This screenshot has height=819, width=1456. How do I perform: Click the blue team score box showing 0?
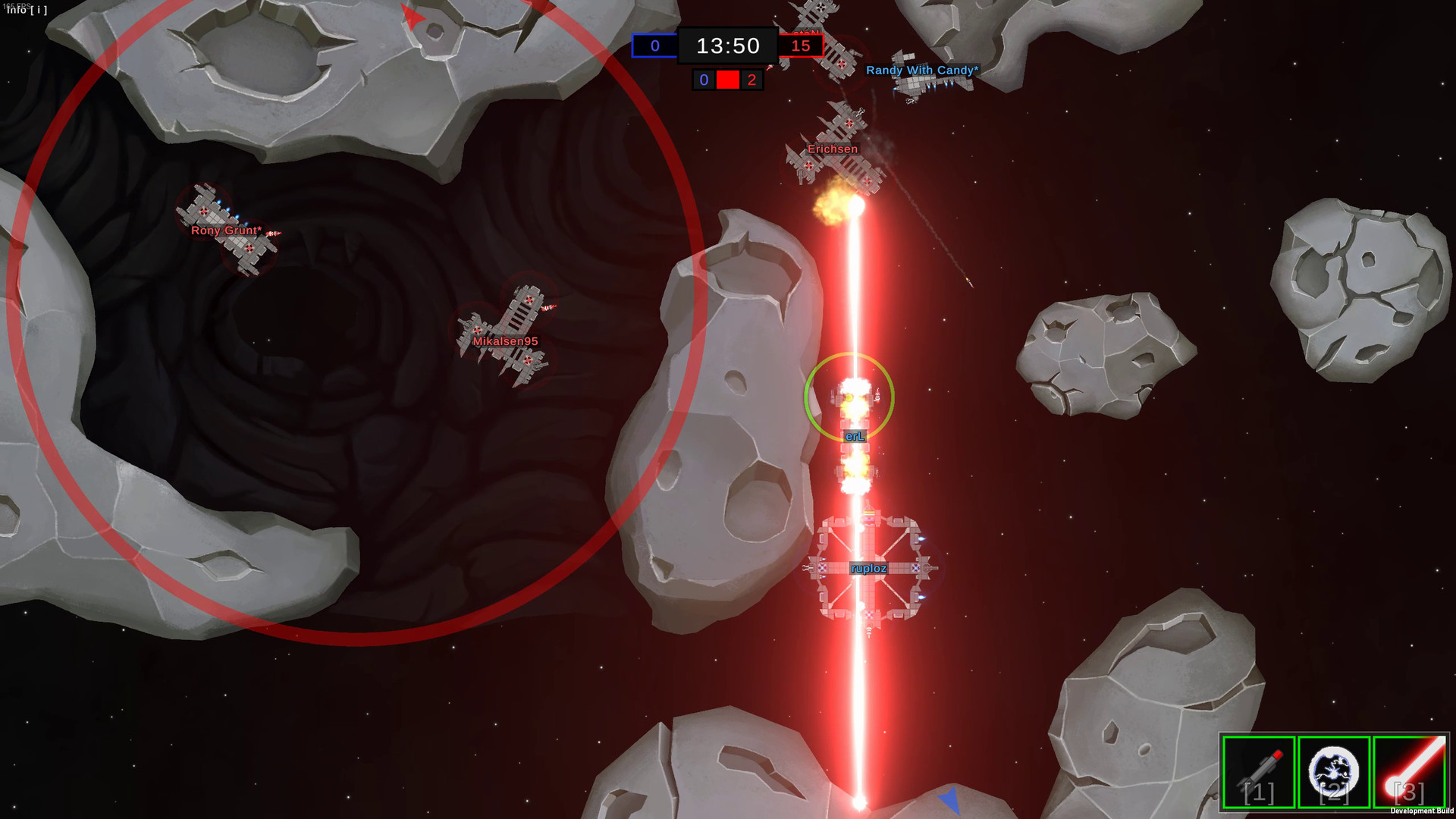pyautogui.click(x=654, y=45)
